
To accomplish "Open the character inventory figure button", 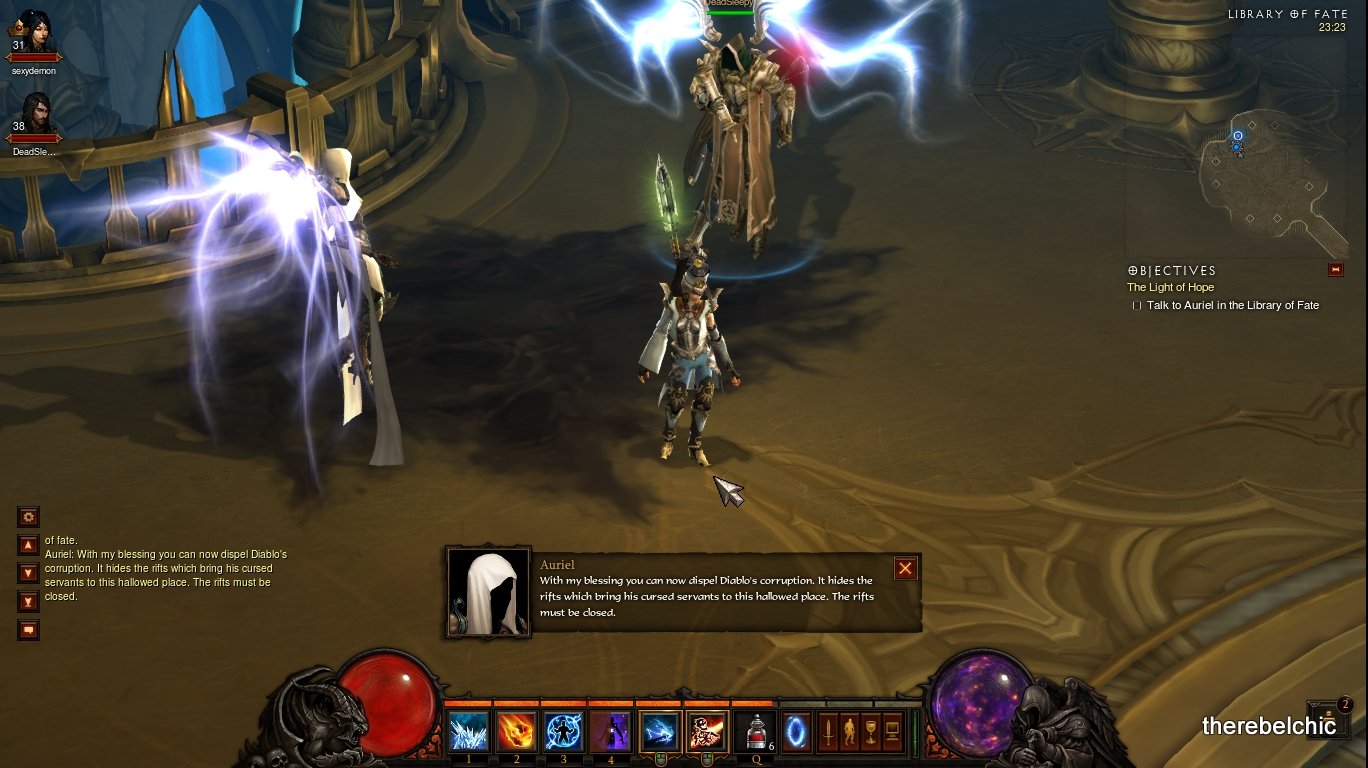I will pyautogui.click(x=850, y=731).
